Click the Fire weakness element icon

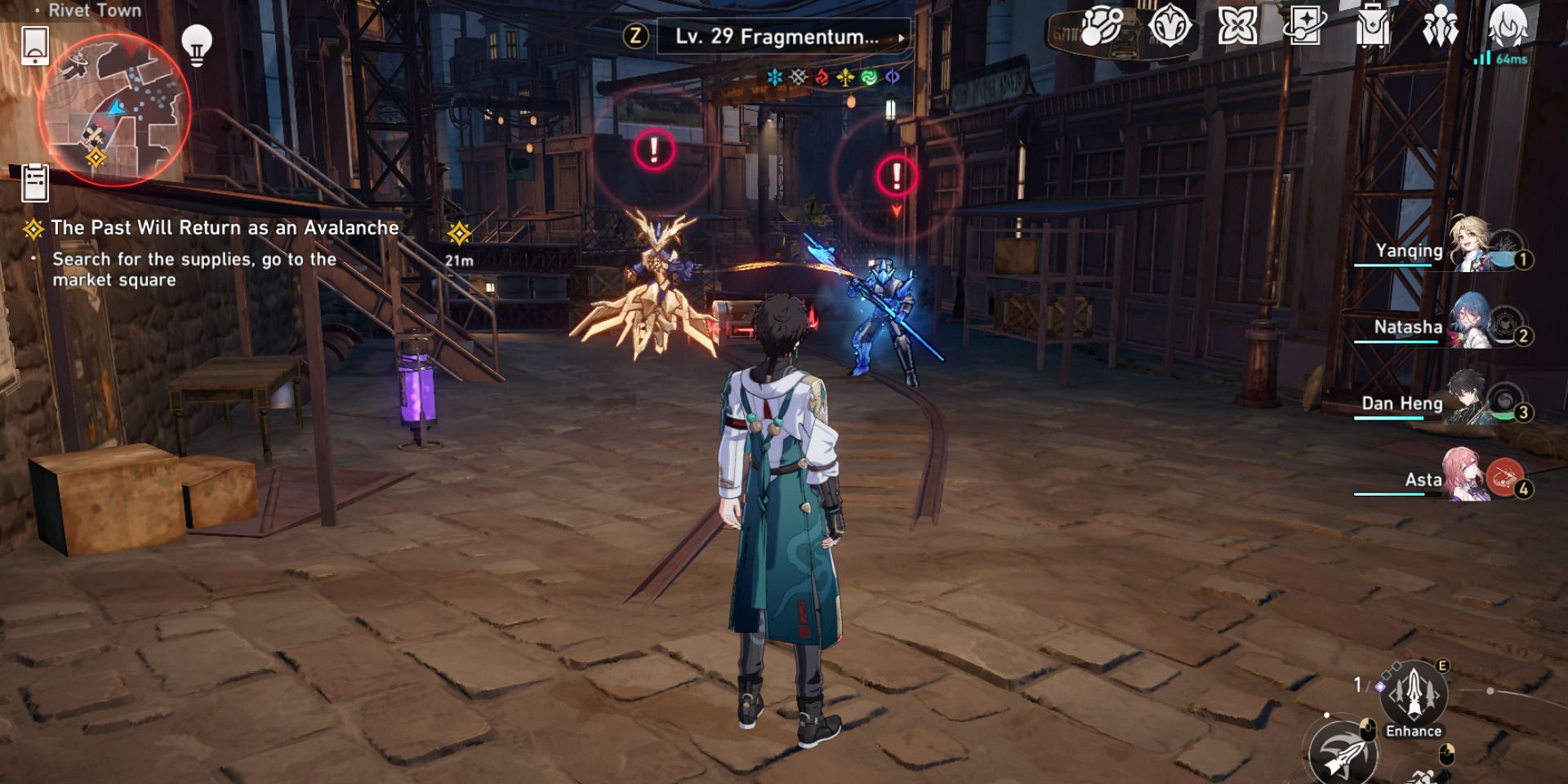click(x=820, y=76)
